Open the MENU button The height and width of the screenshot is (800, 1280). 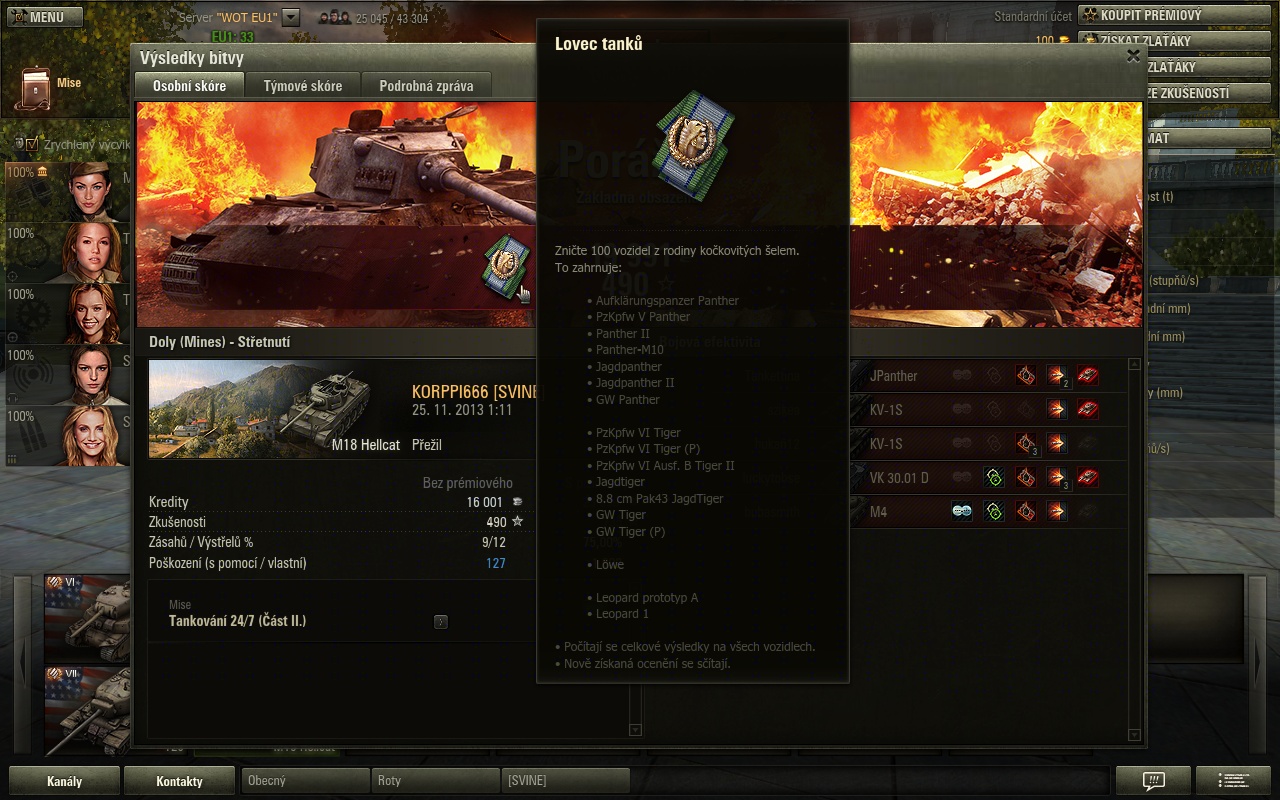pyautogui.click(x=42, y=17)
